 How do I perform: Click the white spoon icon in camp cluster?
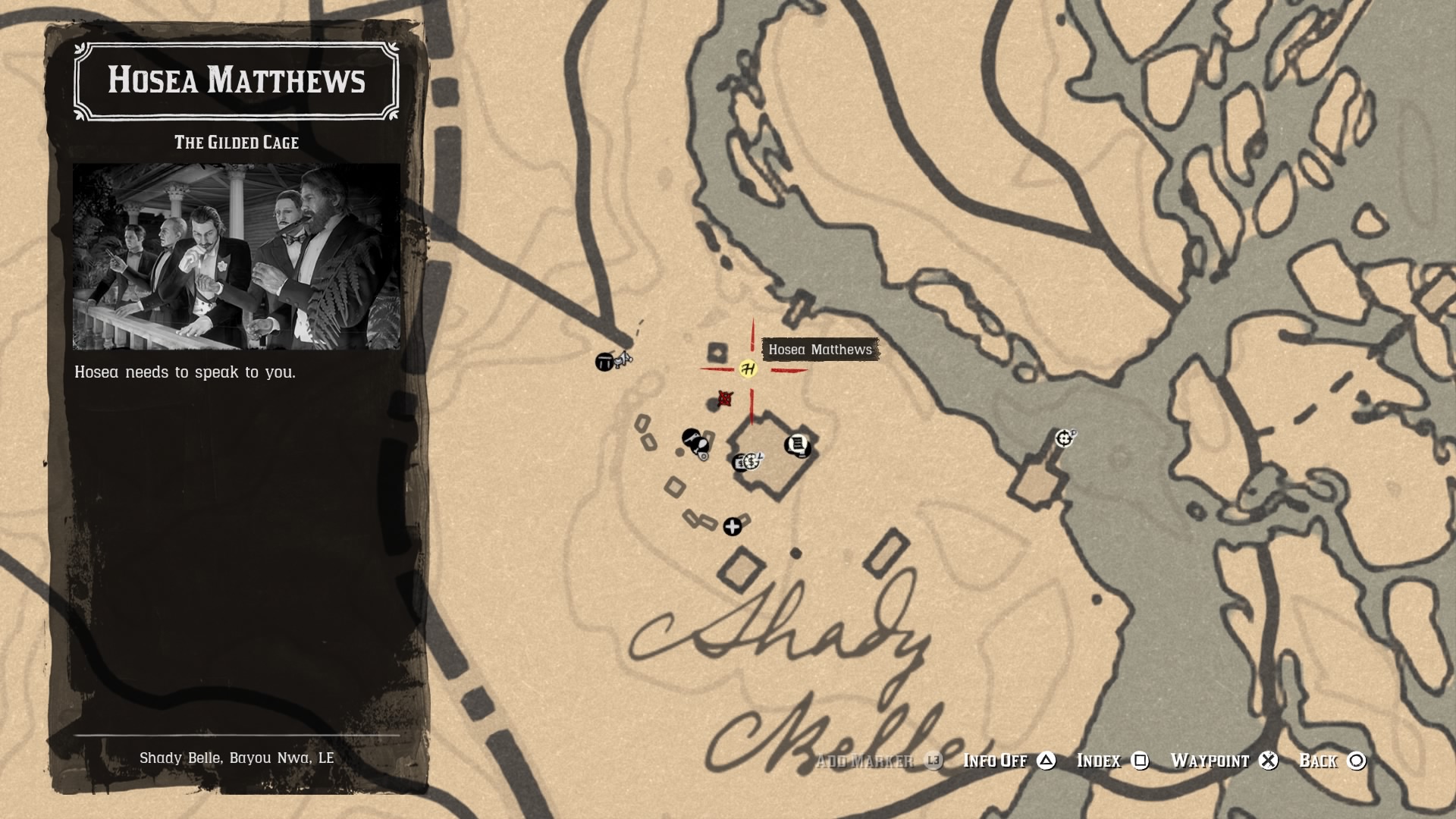pos(701,446)
